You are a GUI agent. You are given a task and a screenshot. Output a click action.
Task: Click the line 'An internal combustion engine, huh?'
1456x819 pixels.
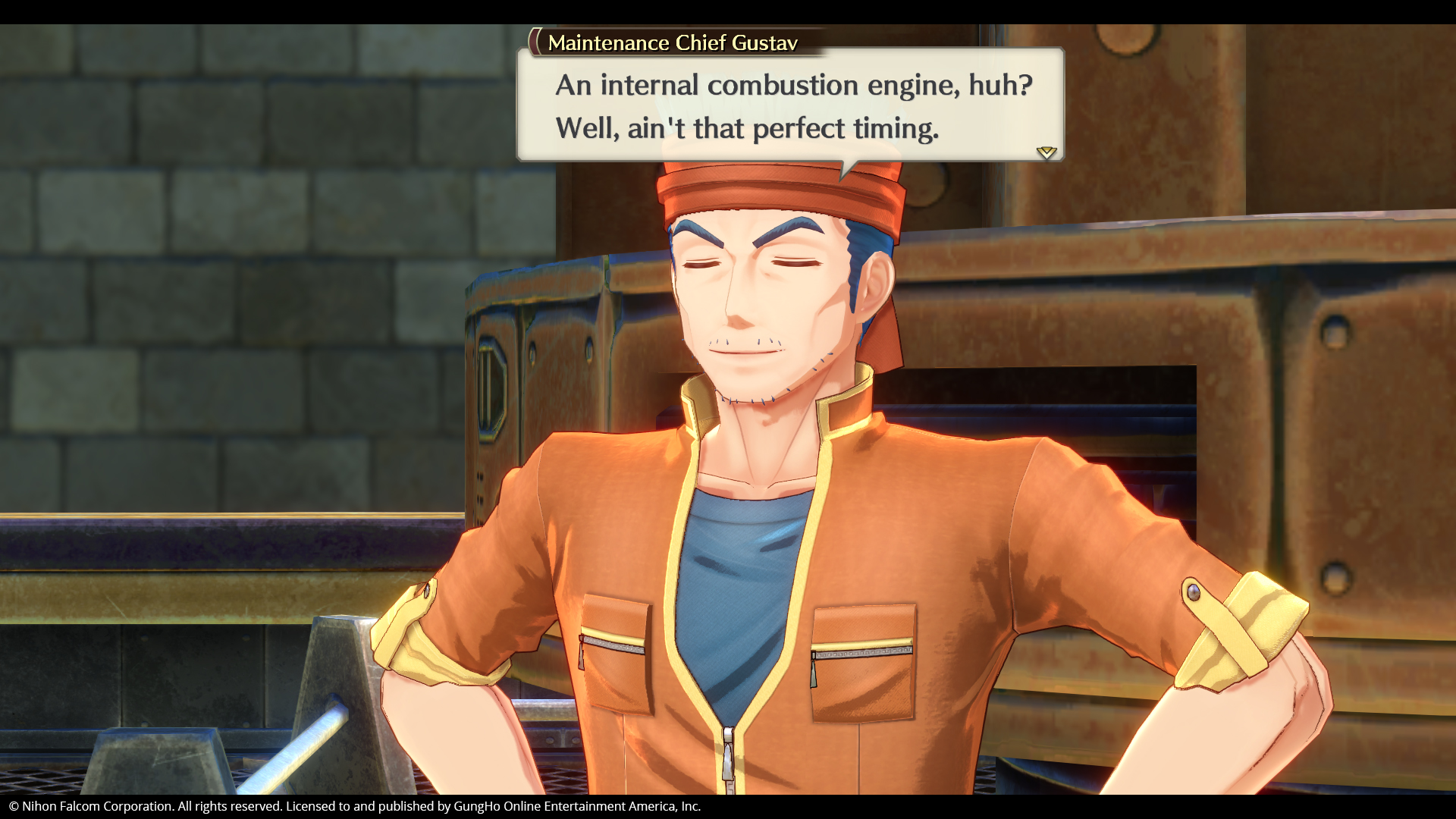[792, 86]
